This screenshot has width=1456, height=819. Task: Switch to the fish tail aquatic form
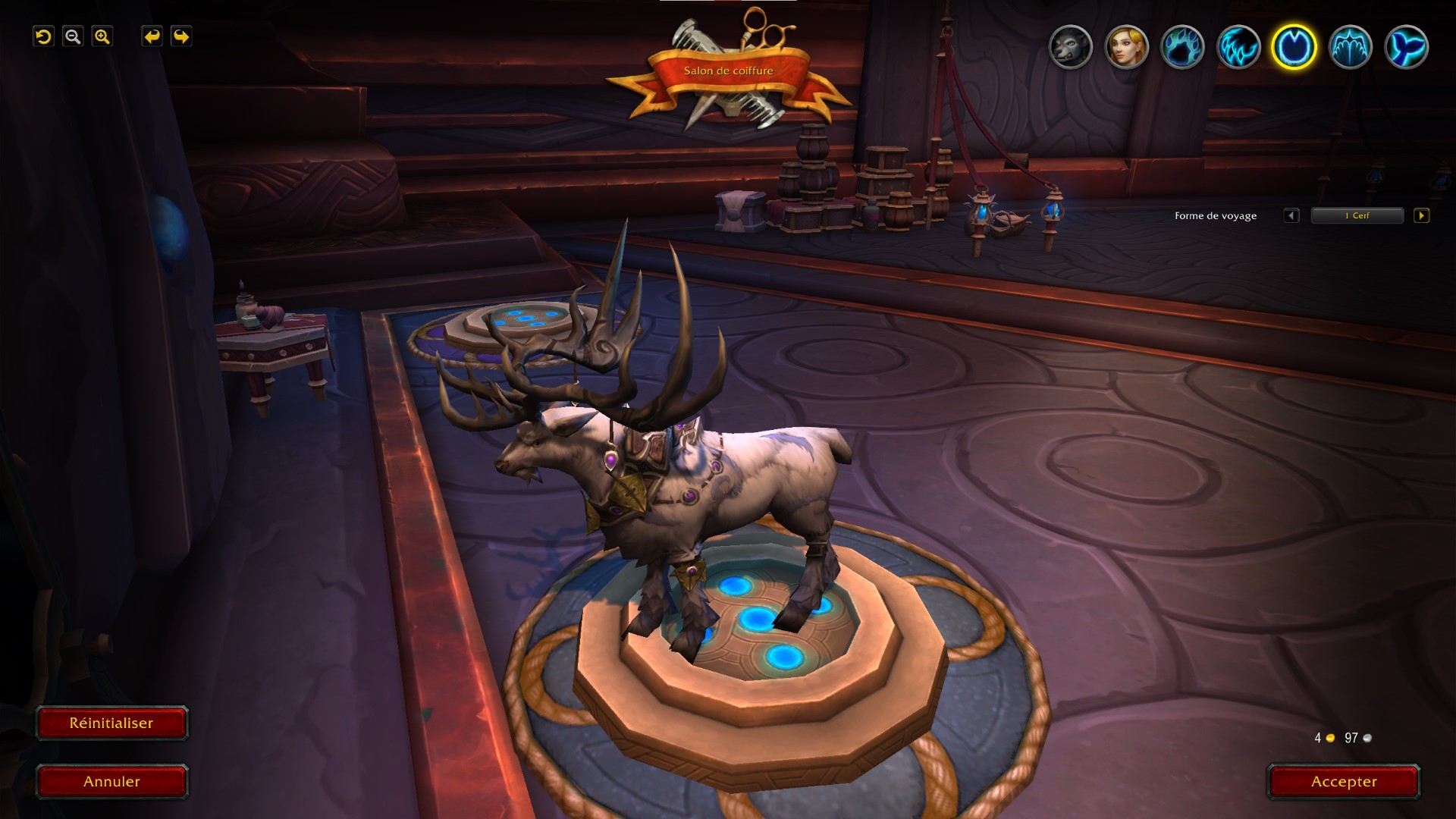1406,47
